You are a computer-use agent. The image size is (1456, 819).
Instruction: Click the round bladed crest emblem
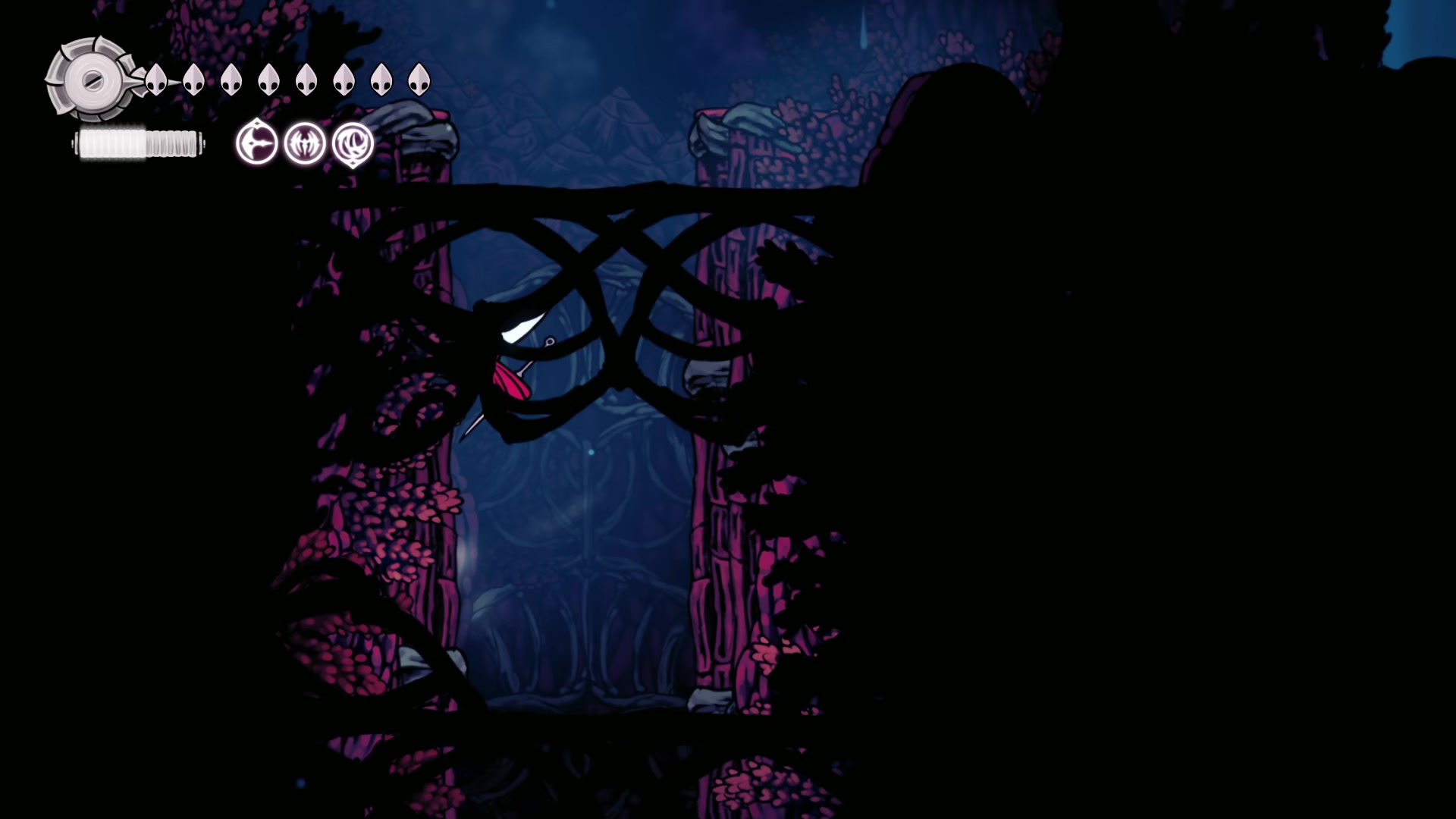(93, 80)
